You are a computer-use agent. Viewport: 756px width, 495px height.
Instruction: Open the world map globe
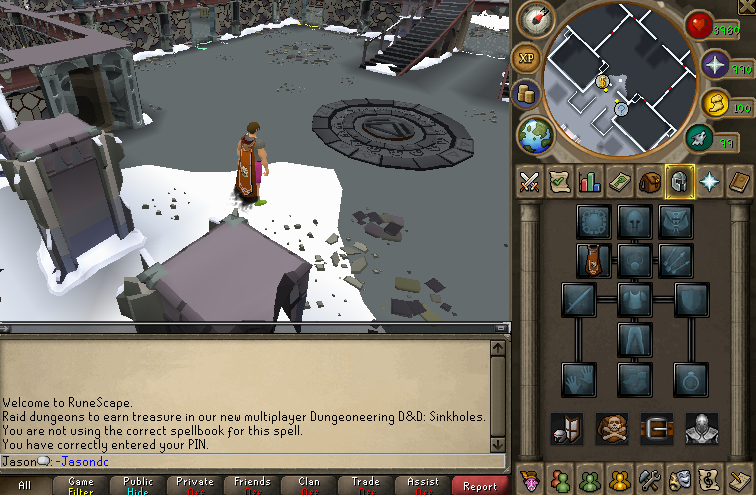(536, 133)
